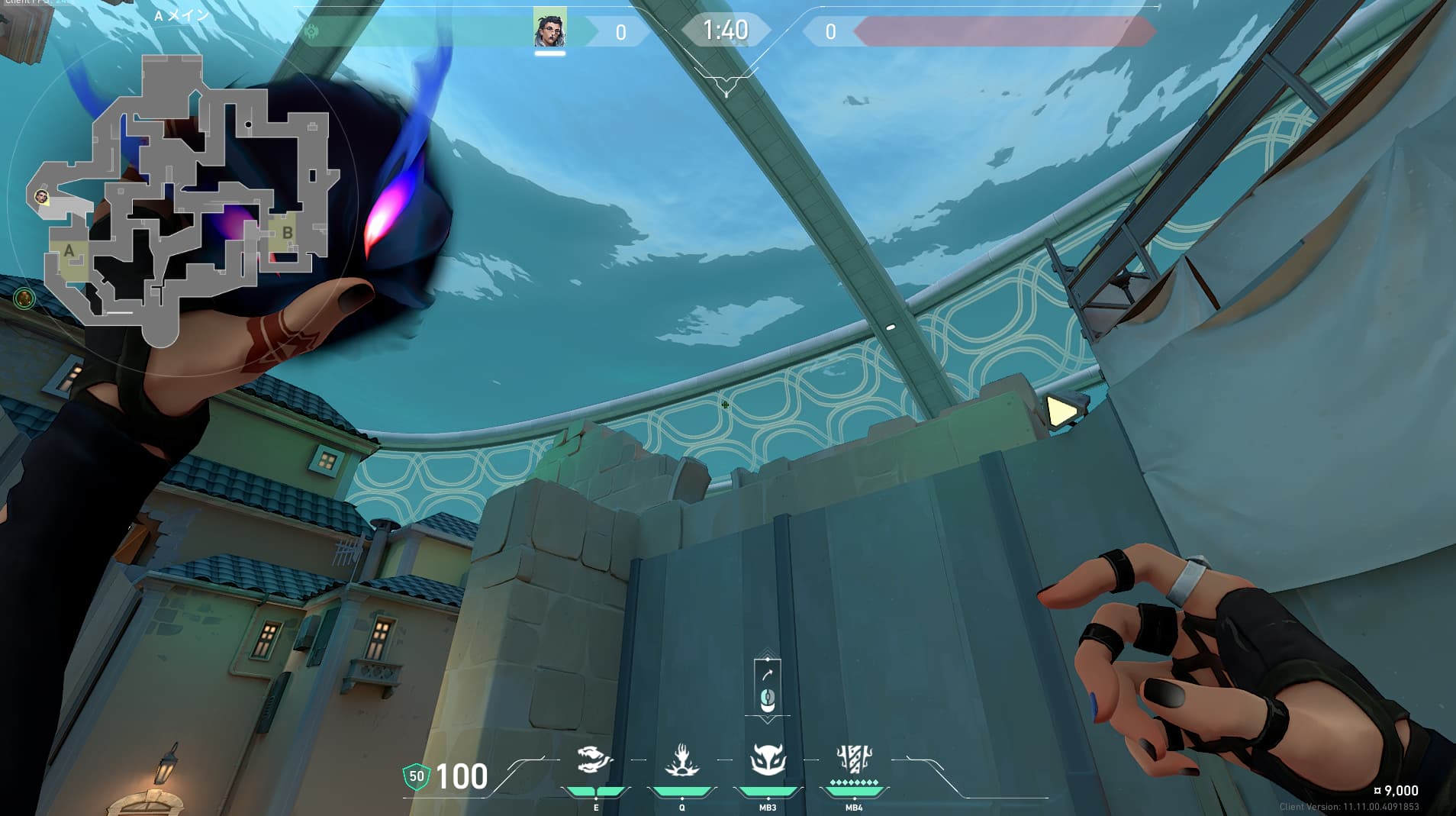Click the player agent marker on minimap

point(42,198)
